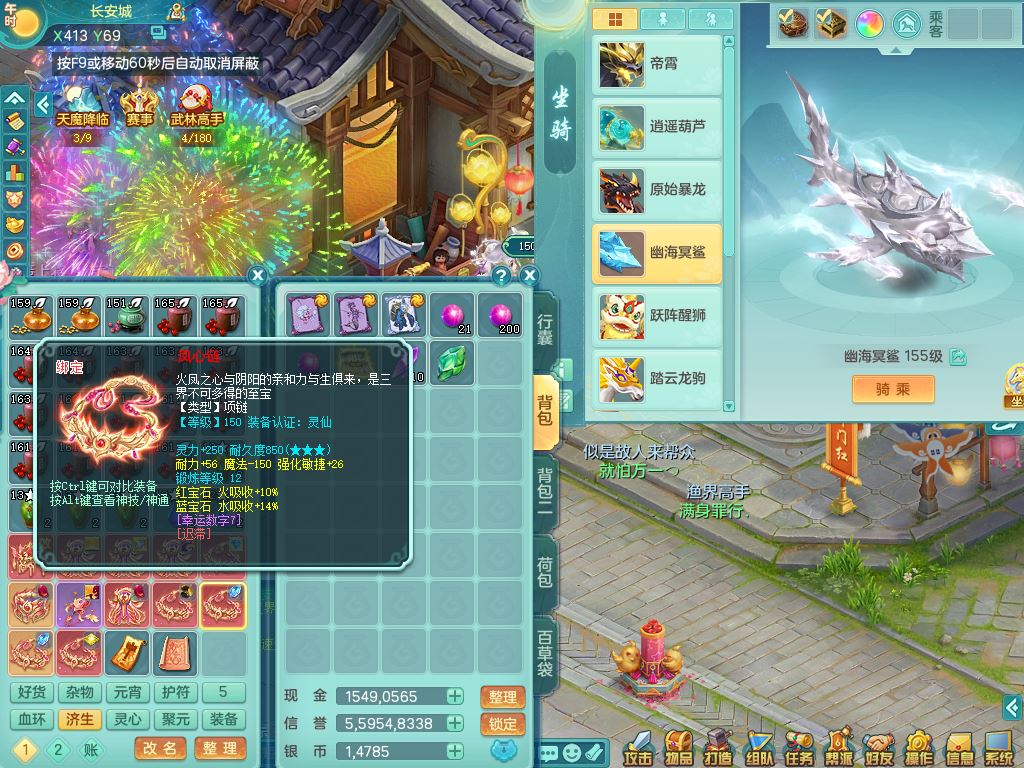Pick the 跃阵醒狮 lion mount
This screenshot has width=1024, height=768.
click(657, 315)
